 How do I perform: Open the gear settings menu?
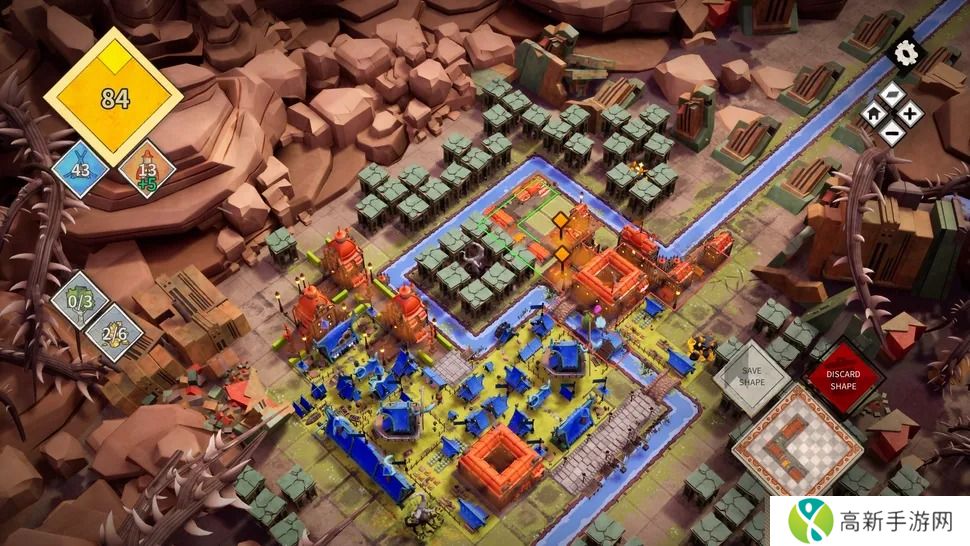(x=907, y=51)
